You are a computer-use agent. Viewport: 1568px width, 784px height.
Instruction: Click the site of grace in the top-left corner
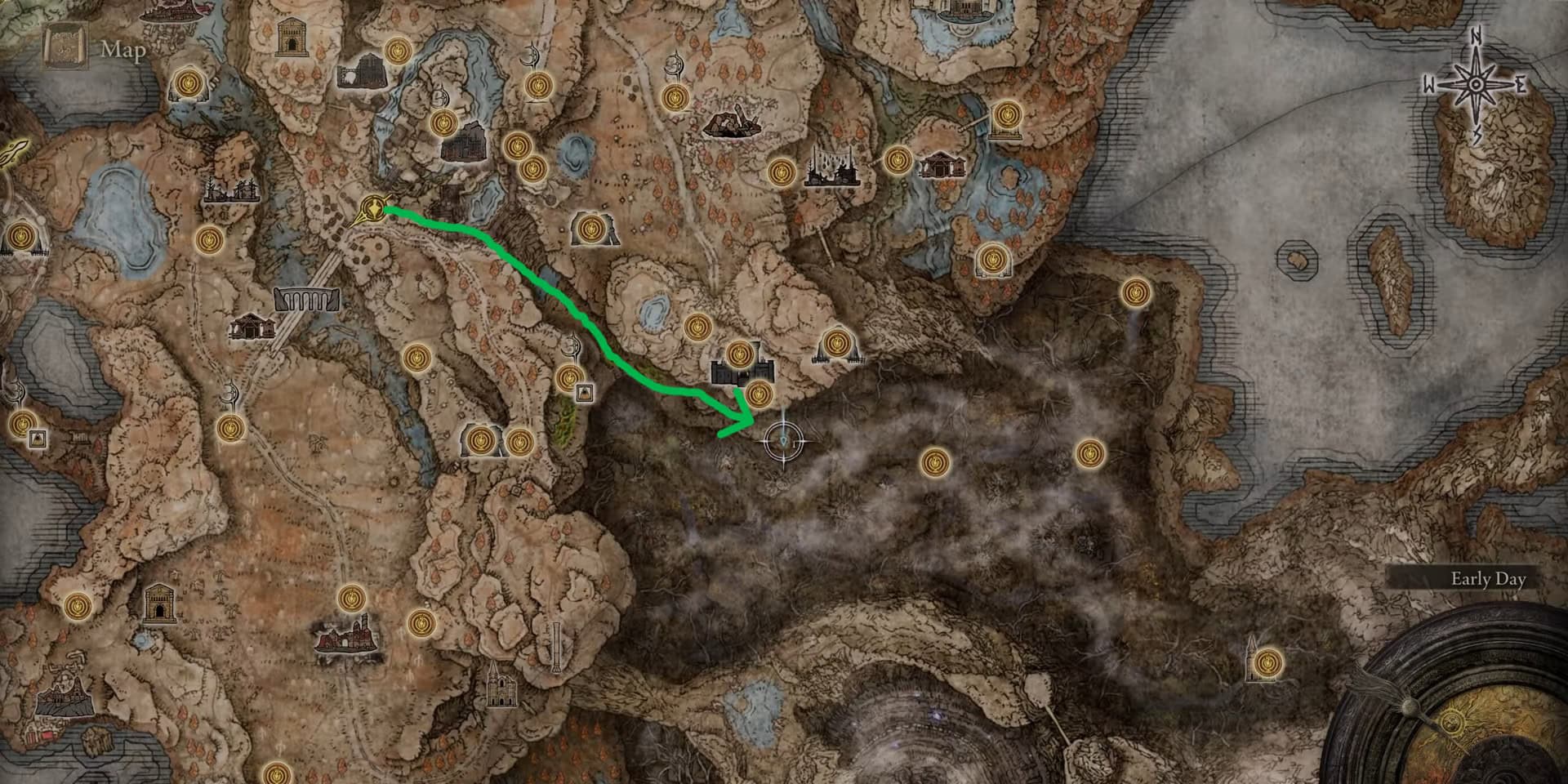pyautogui.click(x=187, y=82)
